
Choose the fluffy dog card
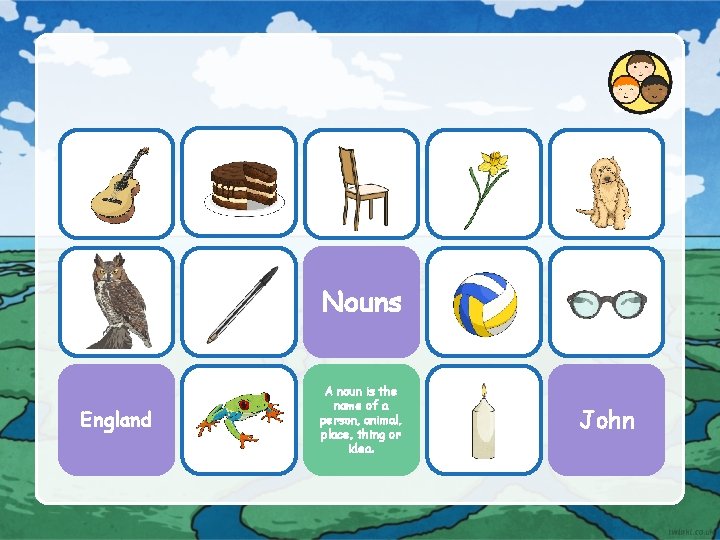tap(606, 184)
